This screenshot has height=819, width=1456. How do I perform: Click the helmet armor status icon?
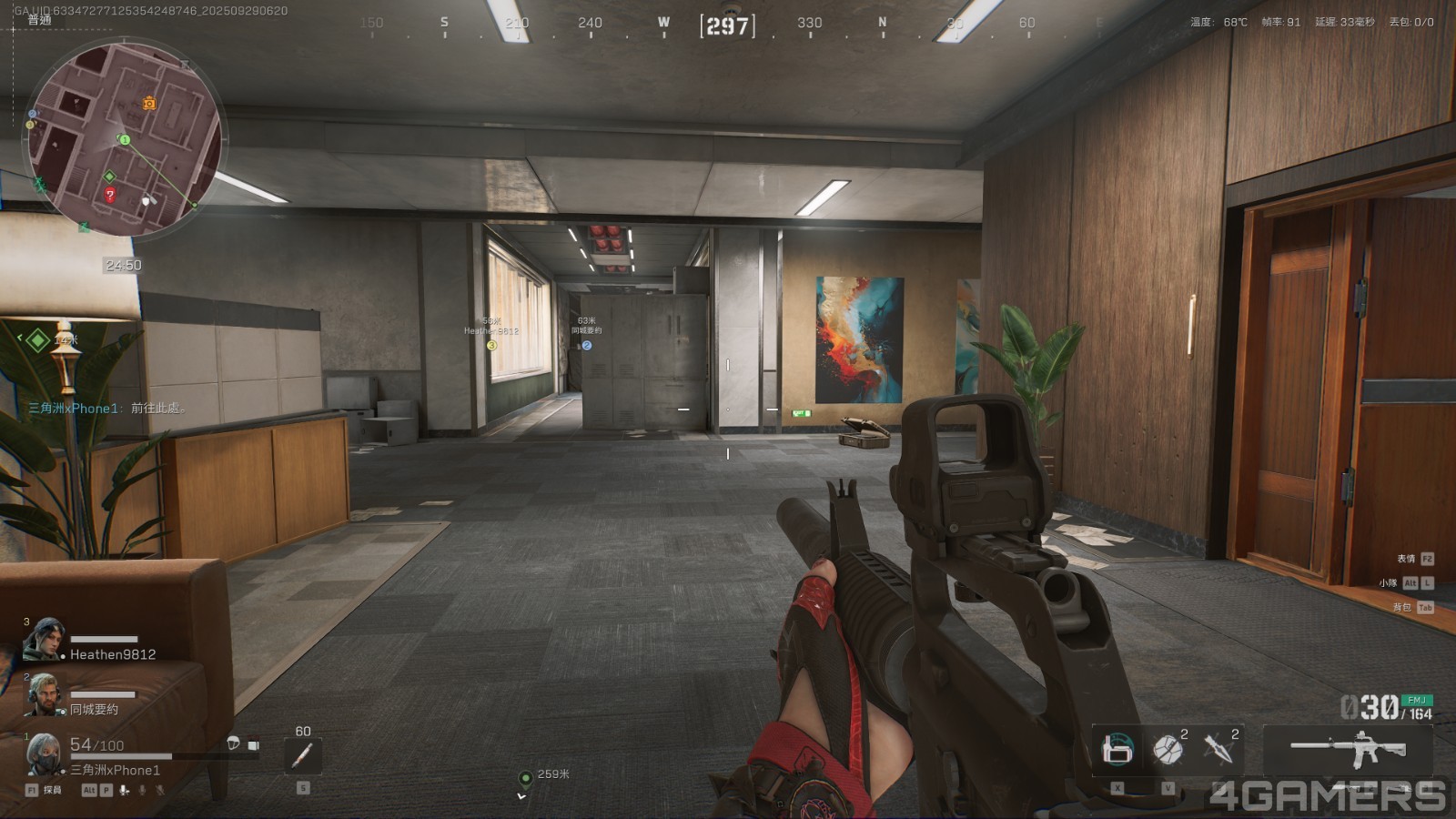pyautogui.click(x=233, y=744)
